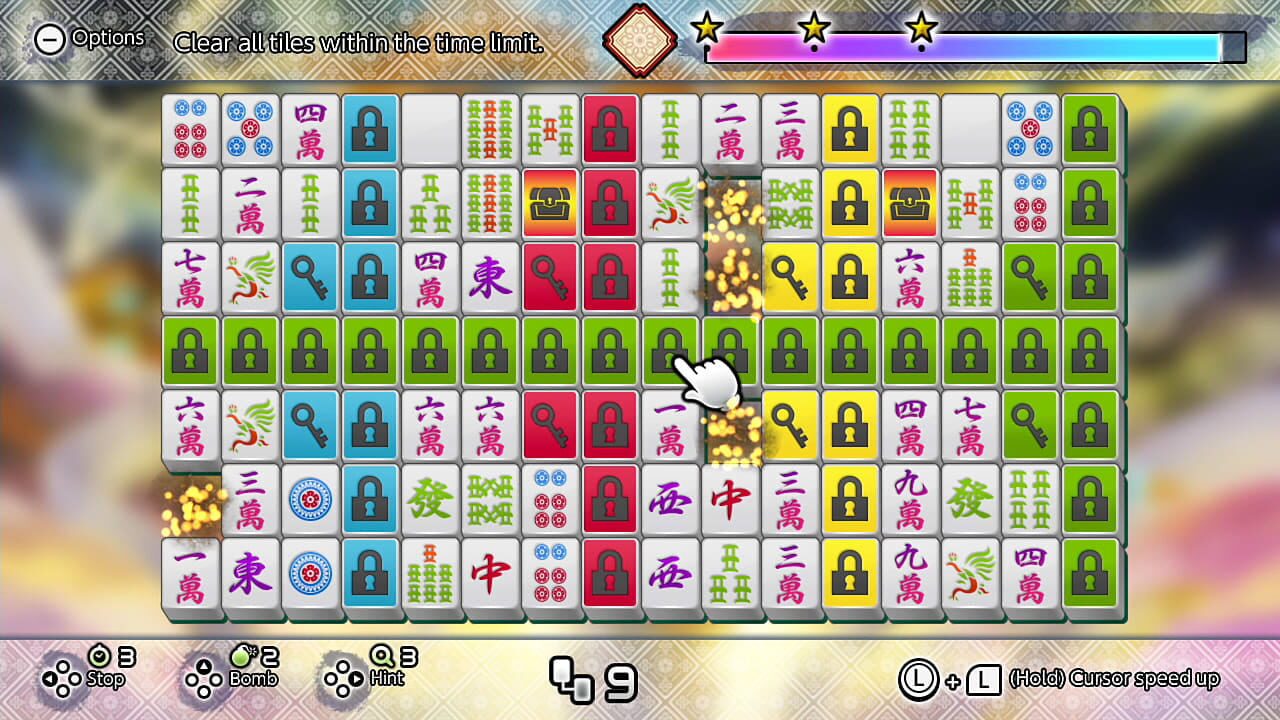Click the paired-tiles counter icon showing 9
The height and width of the screenshot is (720, 1280).
pyautogui.click(x=573, y=678)
